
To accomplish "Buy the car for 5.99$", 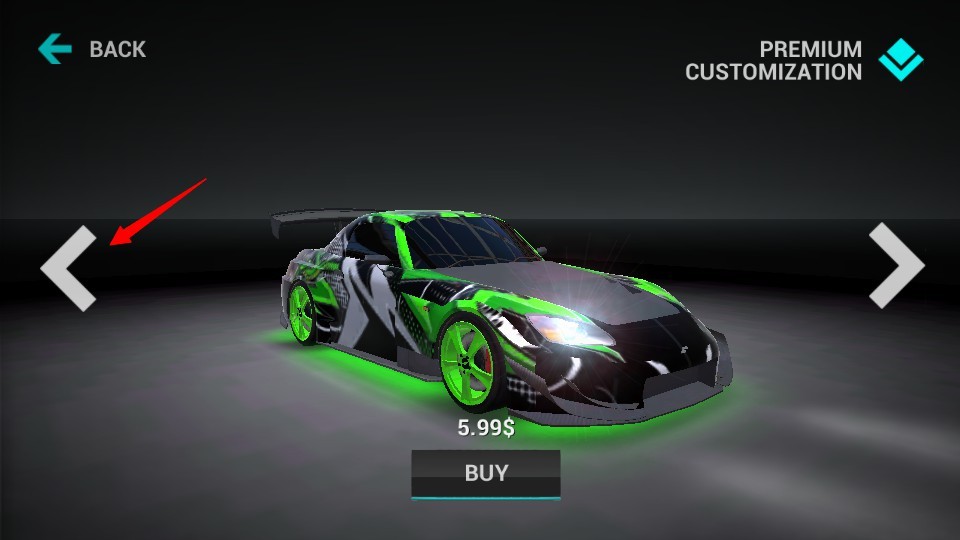I will click(486, 473).
